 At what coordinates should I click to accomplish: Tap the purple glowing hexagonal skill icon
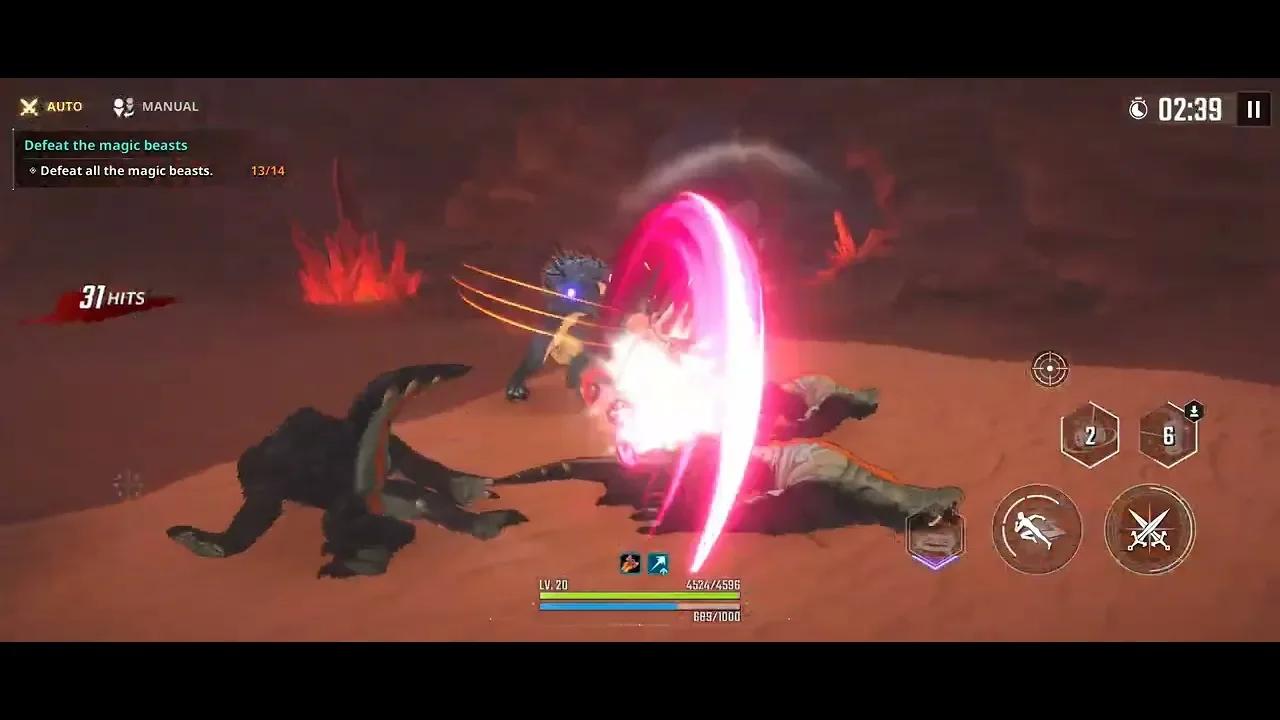click(x=935, y=536)
